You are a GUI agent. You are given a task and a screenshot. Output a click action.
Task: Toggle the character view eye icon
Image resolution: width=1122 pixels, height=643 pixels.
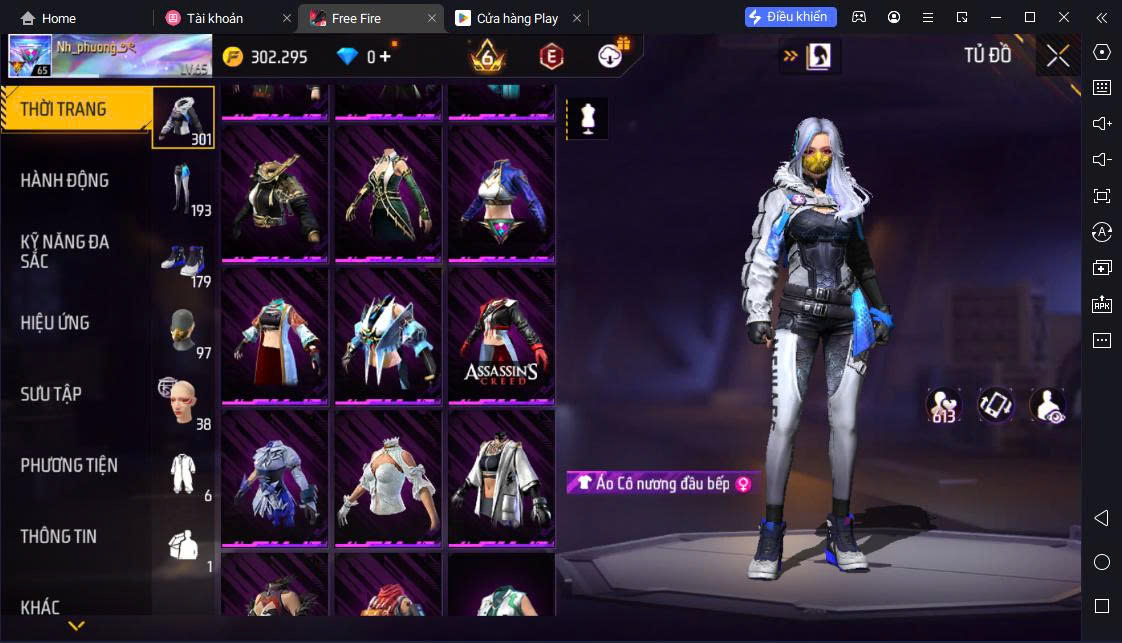pos(1047,404)
